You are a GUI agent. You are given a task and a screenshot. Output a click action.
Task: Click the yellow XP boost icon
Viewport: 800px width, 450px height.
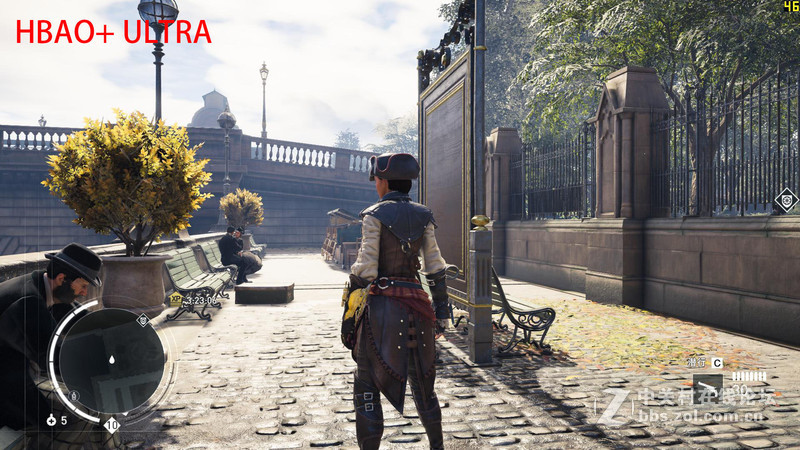point(176,298)
